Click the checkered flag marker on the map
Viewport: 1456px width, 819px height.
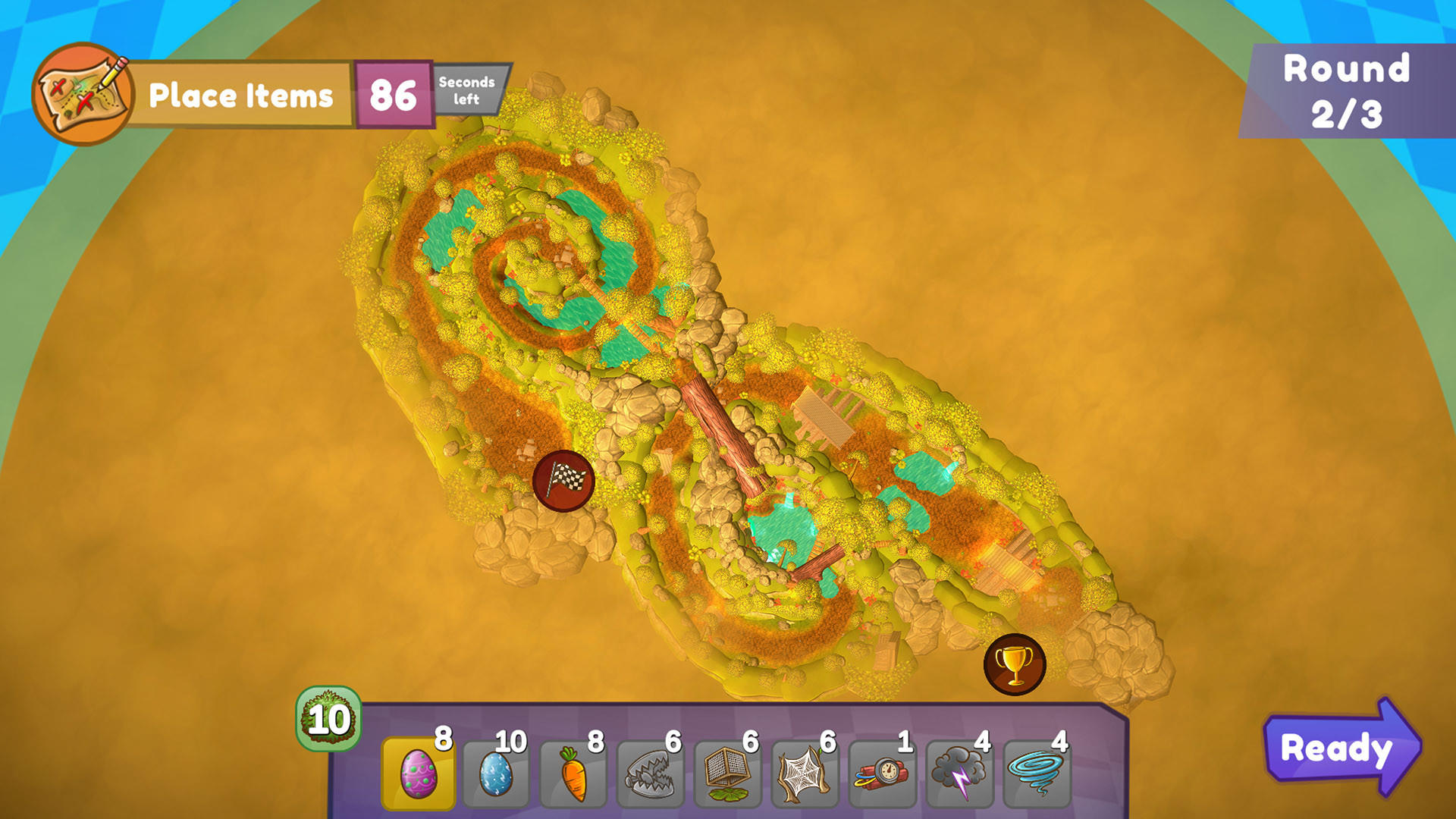564,482
